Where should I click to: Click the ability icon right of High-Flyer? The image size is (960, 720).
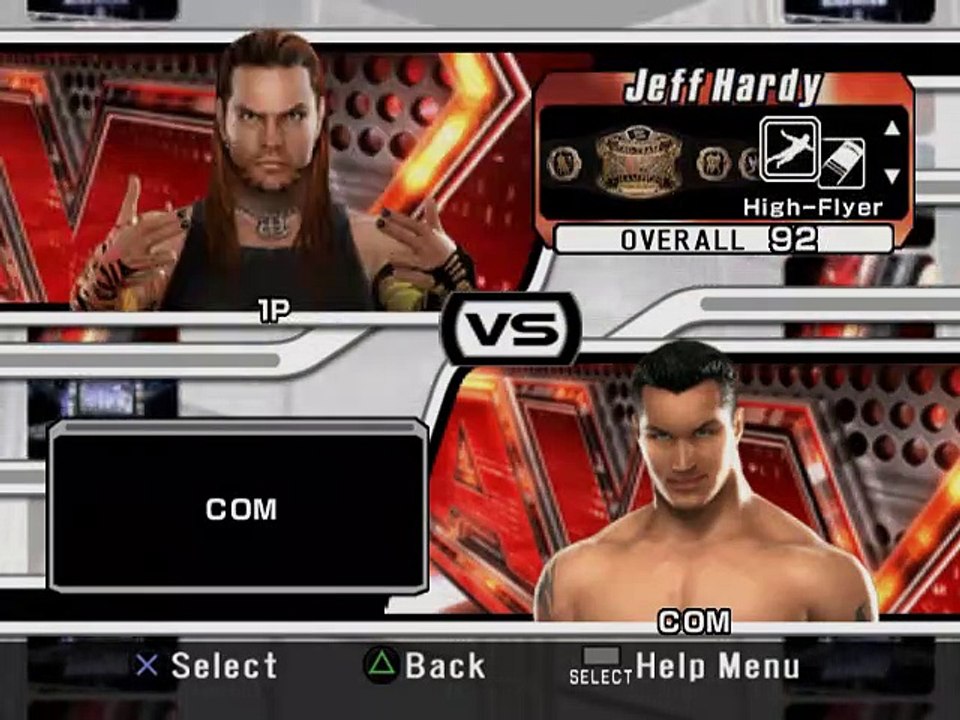(841, 163)
